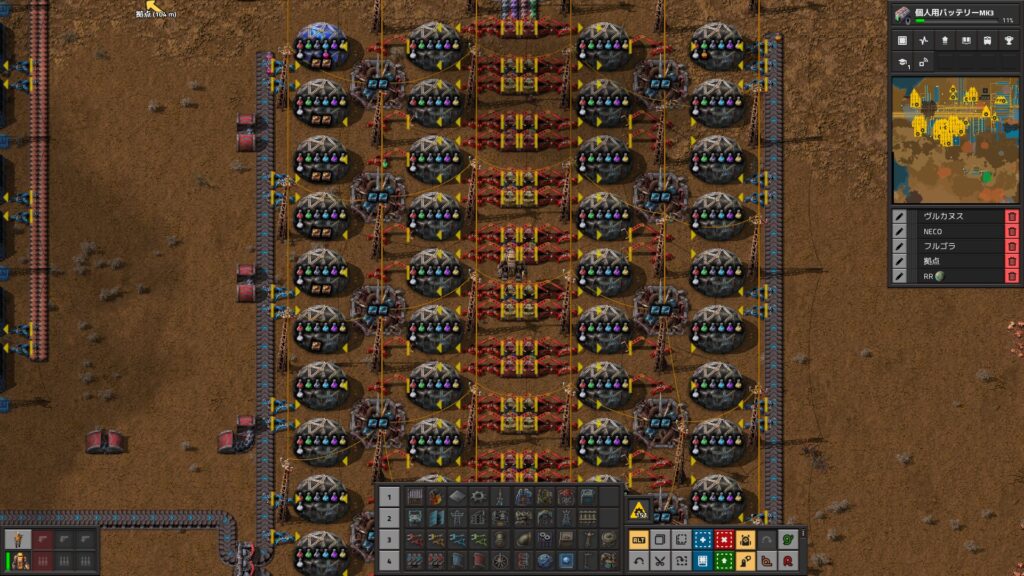Click the undo arrow button
Viewport: 1024px width, 576px height.
click(638, 562)
